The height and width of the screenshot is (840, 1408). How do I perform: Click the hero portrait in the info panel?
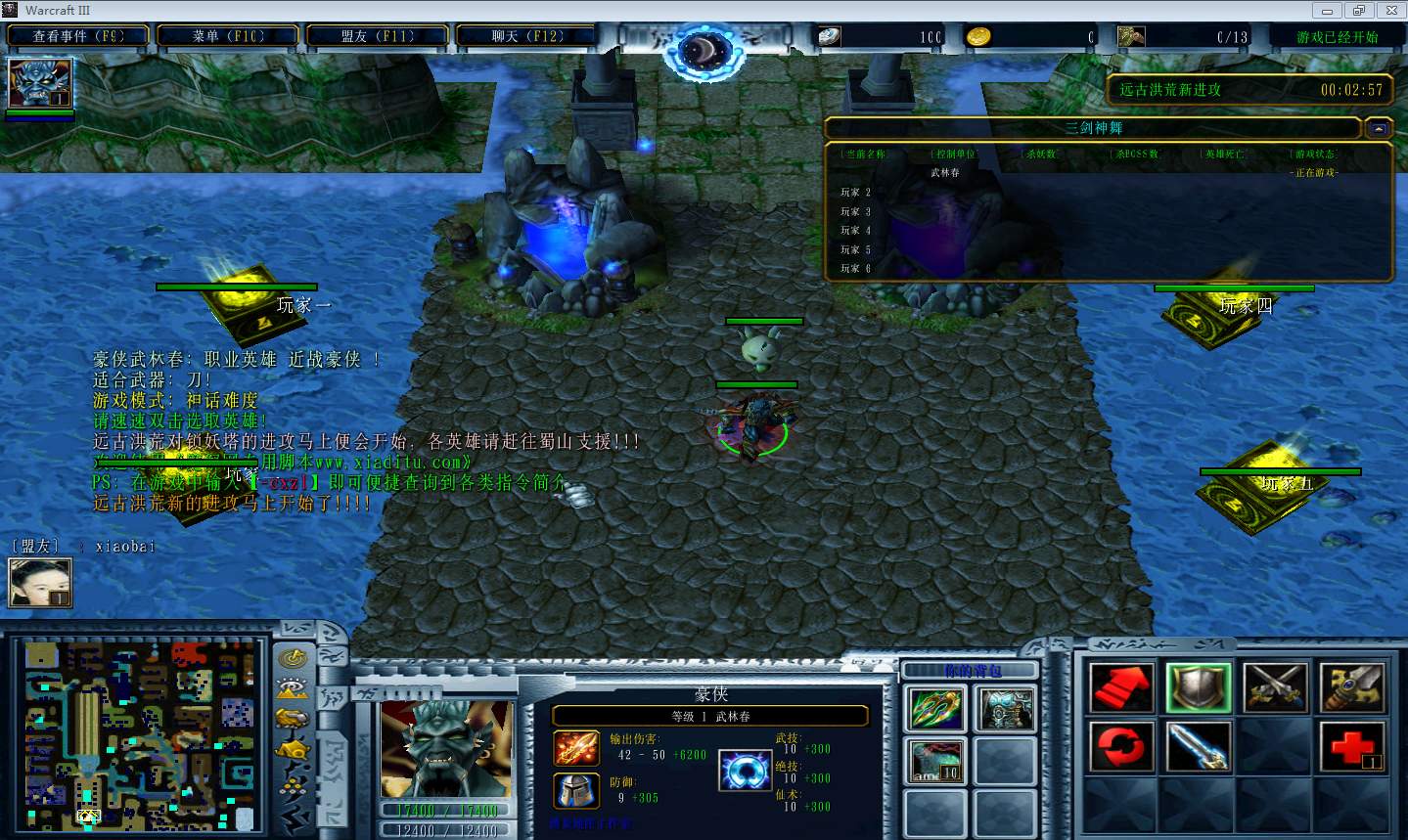coord(446,748)
